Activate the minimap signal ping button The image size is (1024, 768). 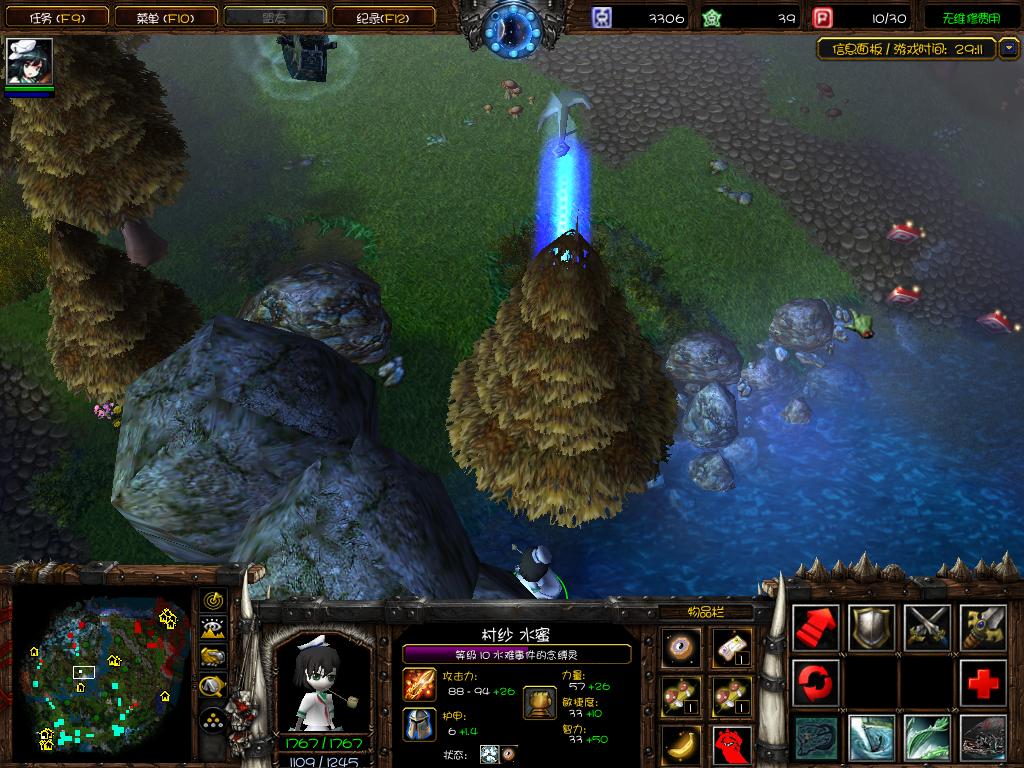tap(212, 600)
